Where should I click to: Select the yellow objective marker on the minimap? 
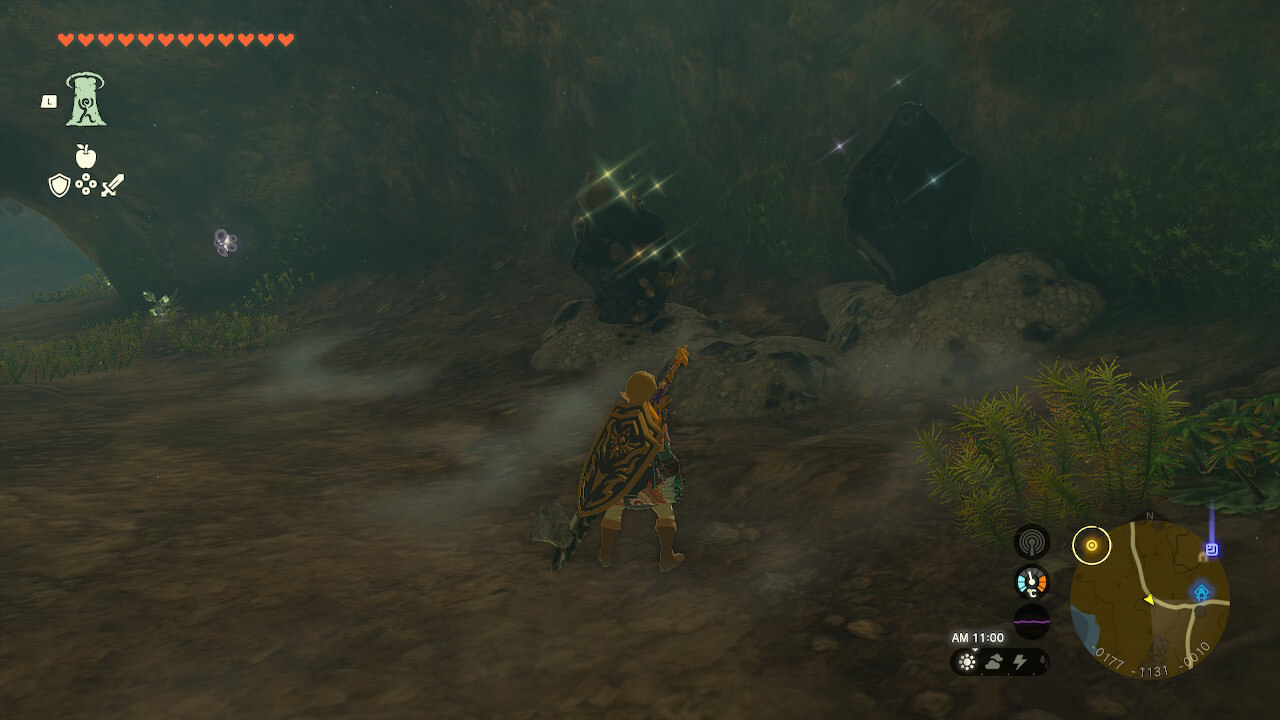1091,545
